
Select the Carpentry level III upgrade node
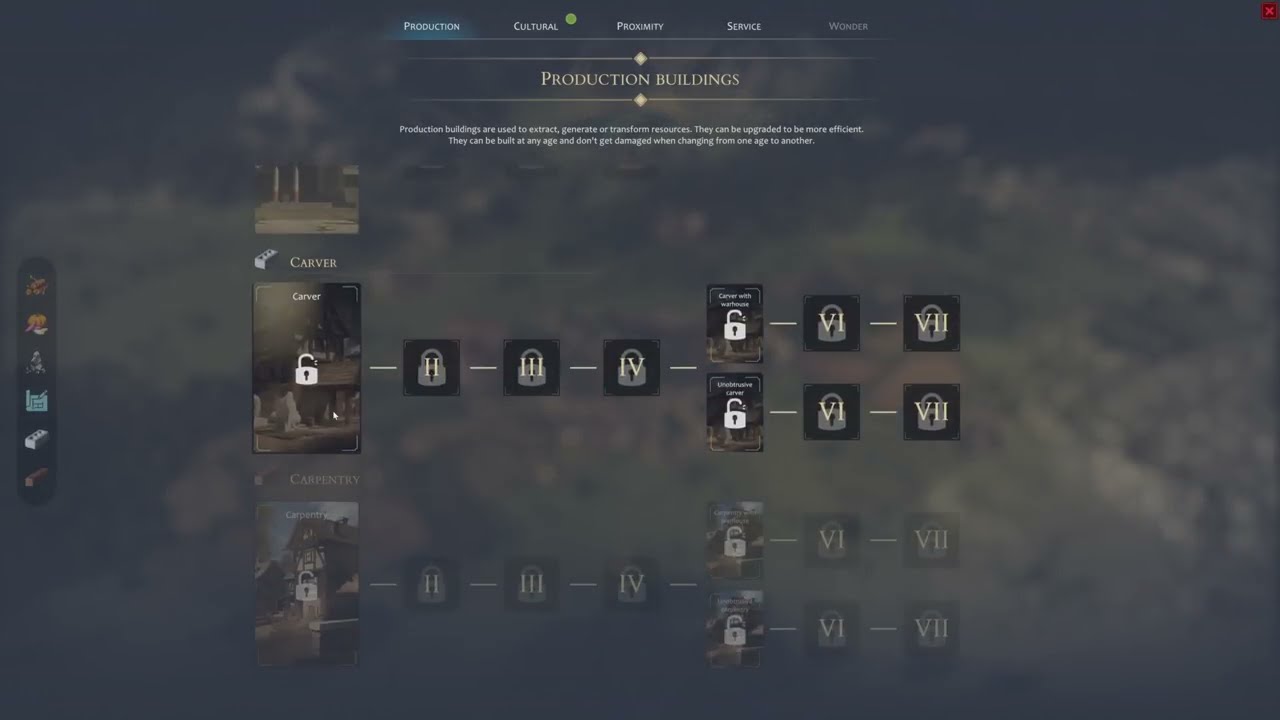click(531, 584)
